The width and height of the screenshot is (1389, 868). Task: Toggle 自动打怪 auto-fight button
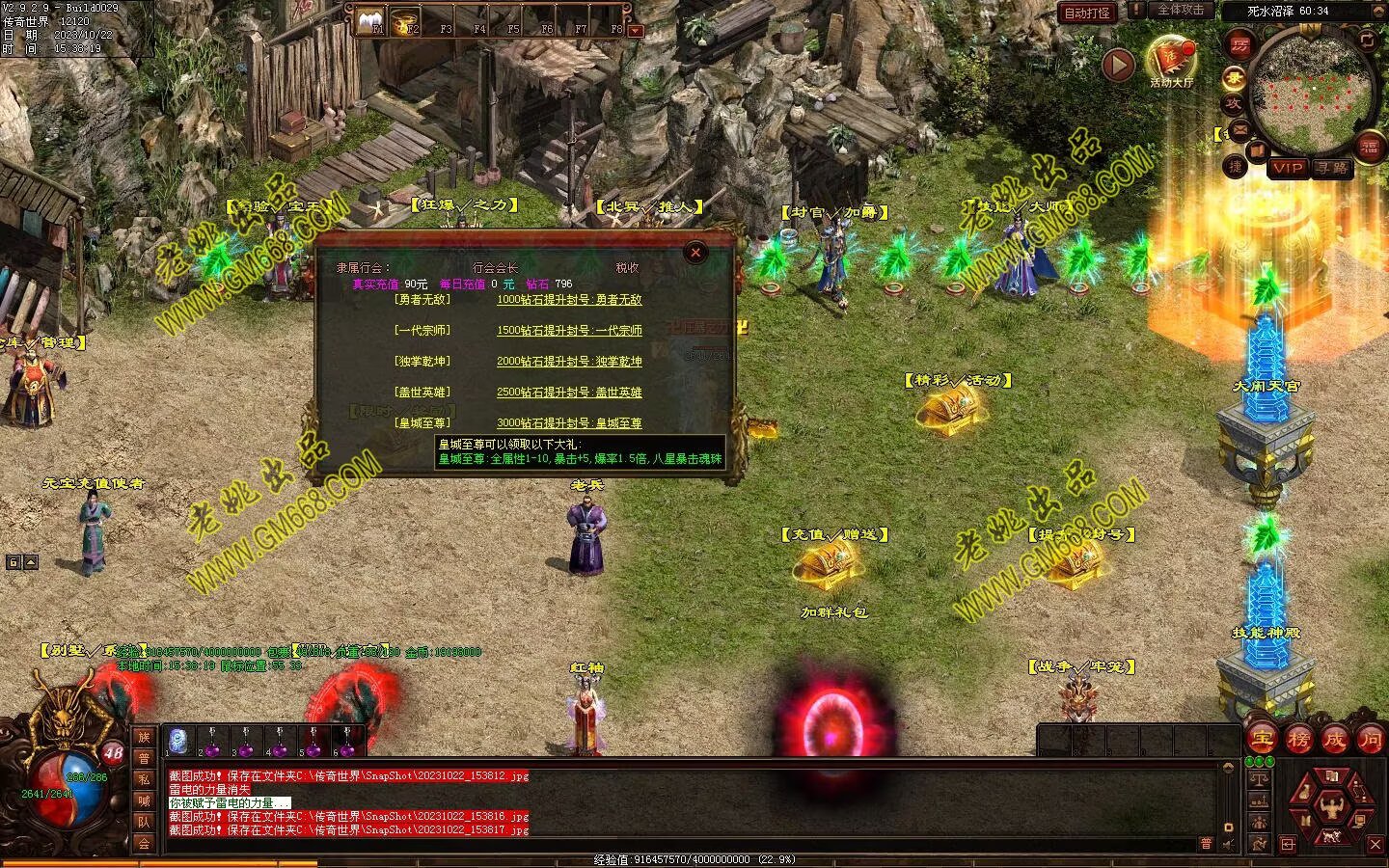[1087, 13]
